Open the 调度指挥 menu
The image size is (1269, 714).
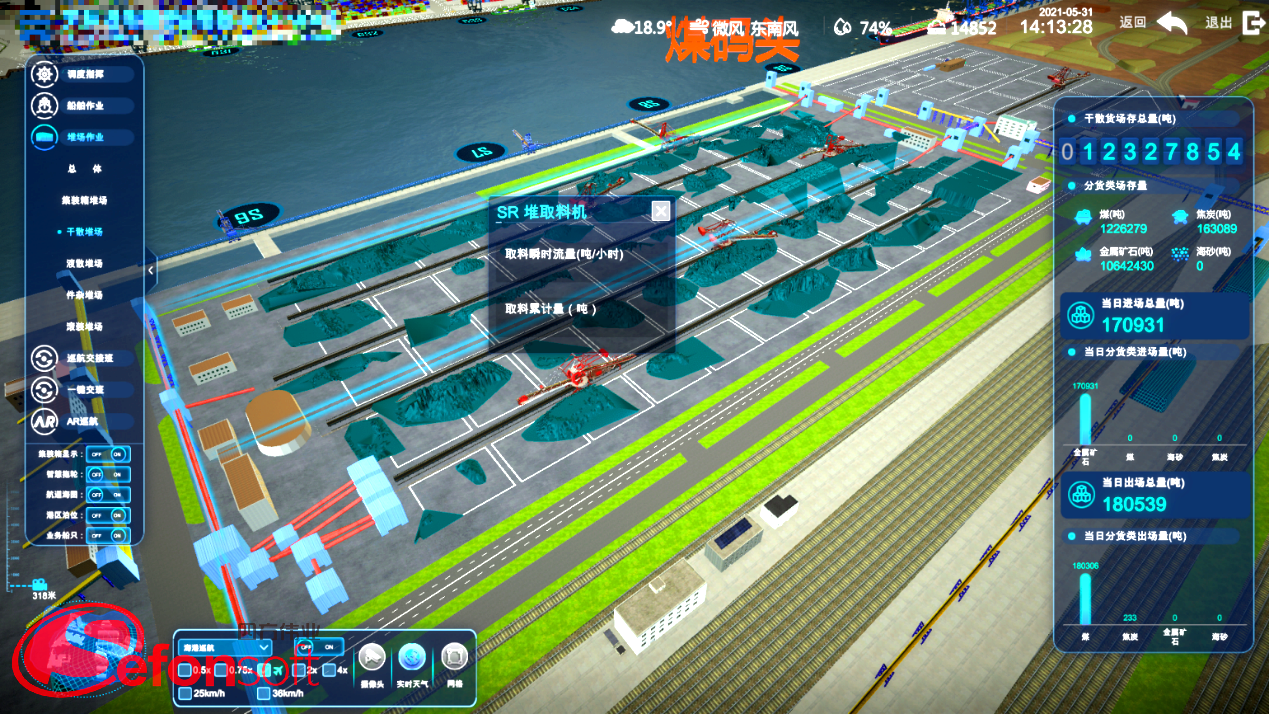[x=84, y=74]
